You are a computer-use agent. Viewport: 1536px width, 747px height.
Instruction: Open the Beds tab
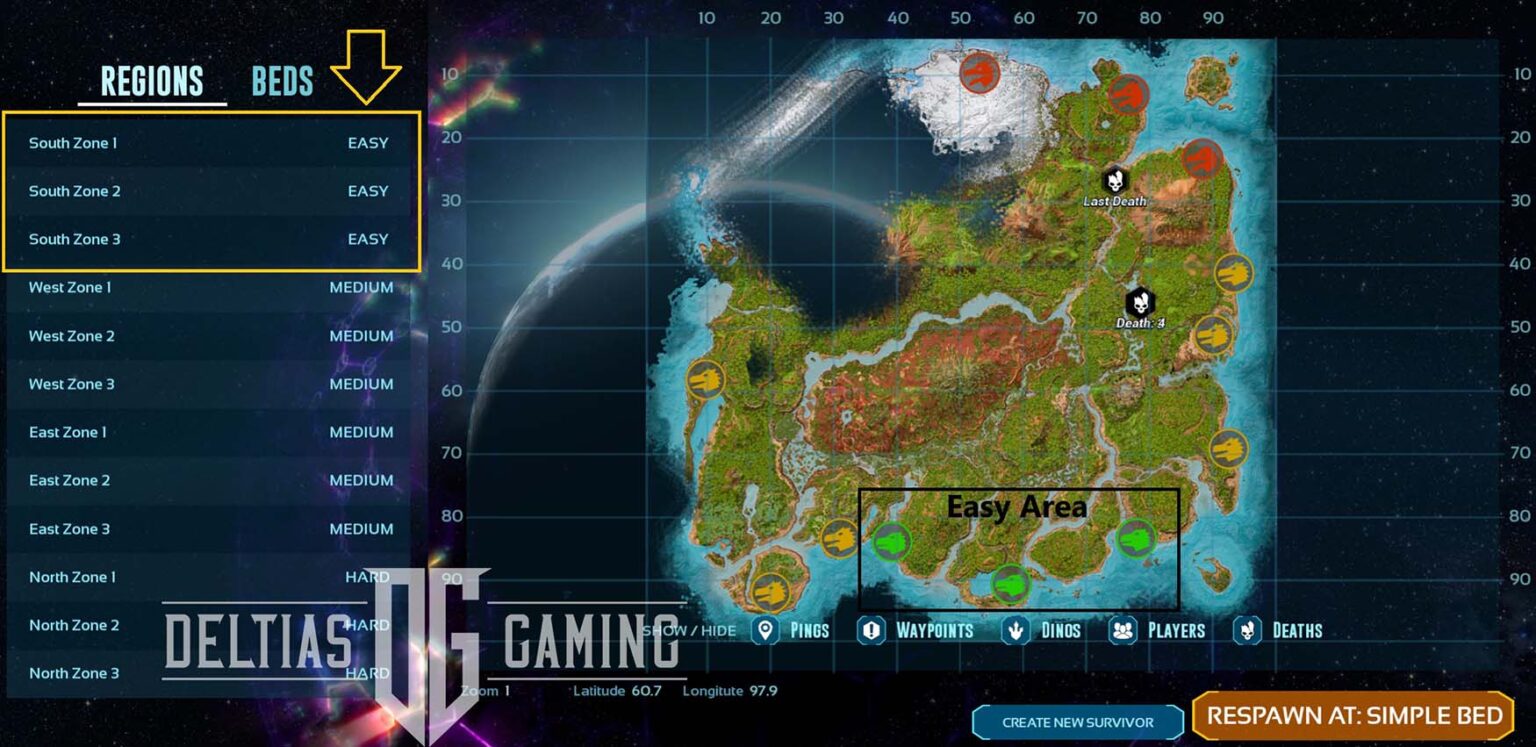[282, 81]
